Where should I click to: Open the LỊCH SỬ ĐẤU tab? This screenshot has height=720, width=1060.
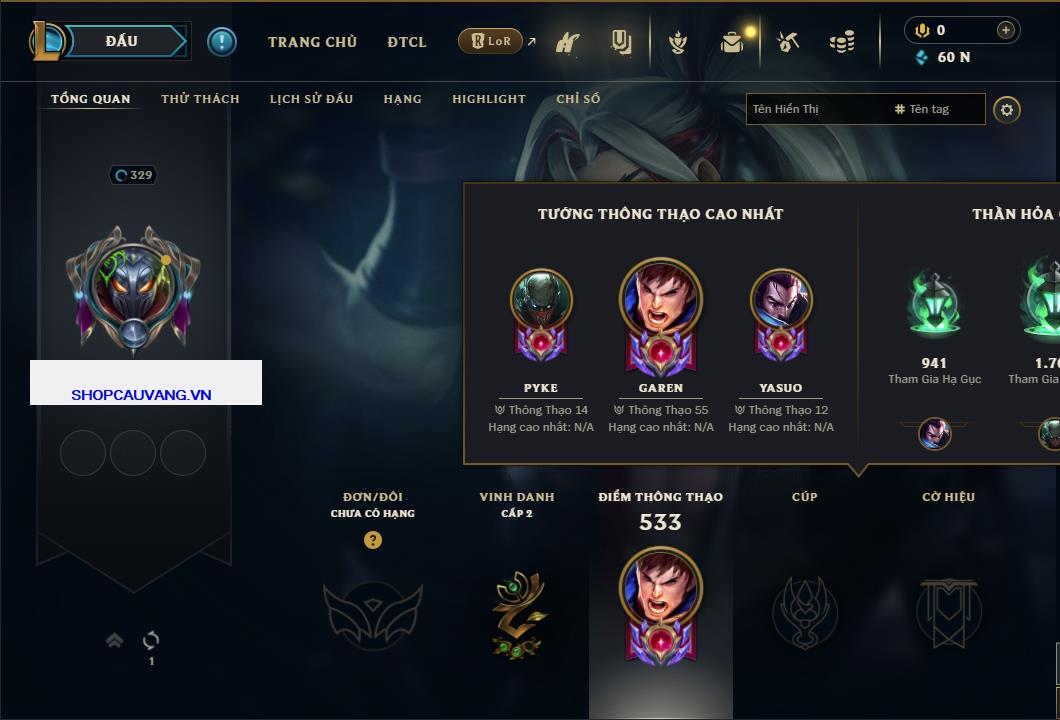click(311, 99)
